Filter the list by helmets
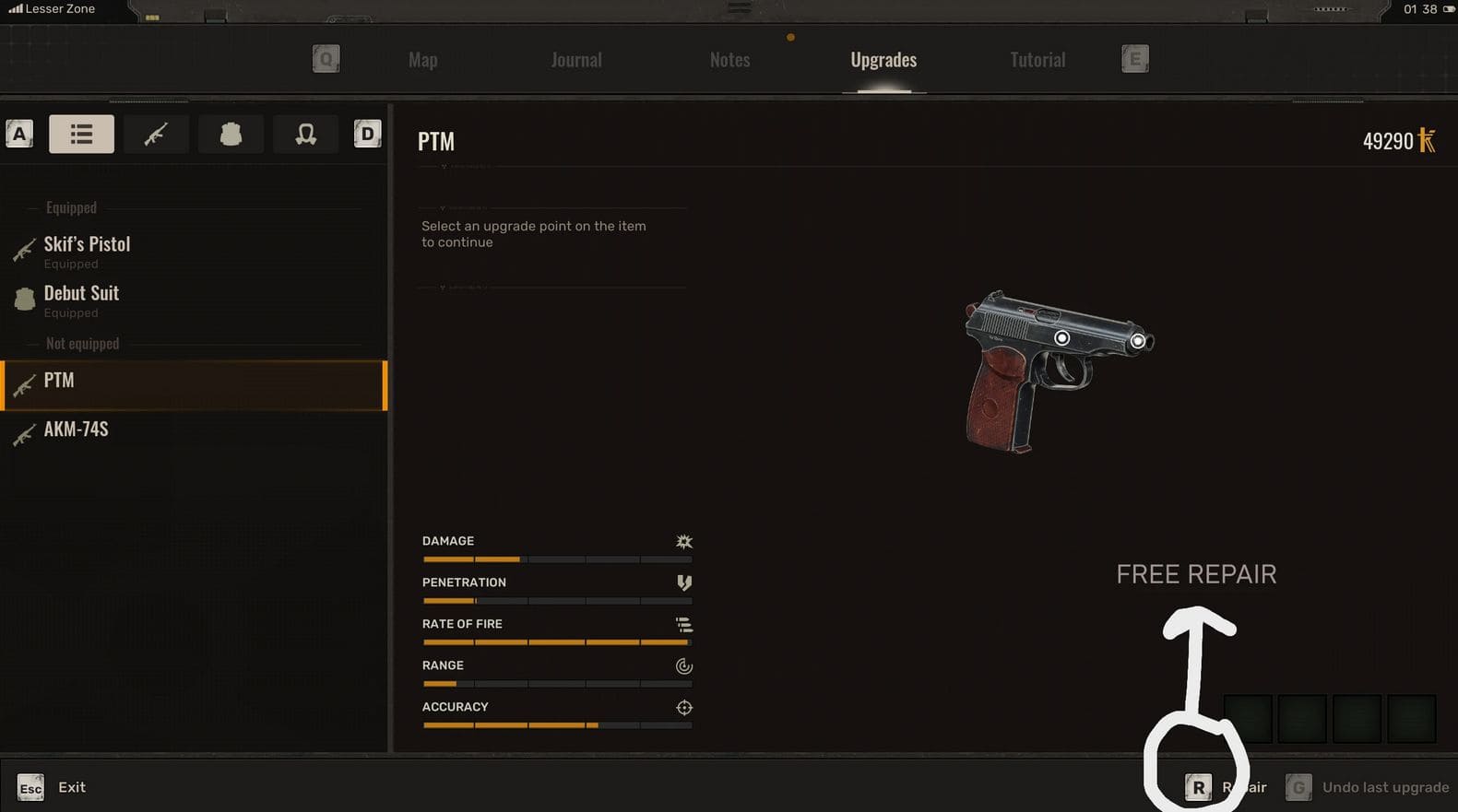This screenshot has width=1458, height=812. point(305,135)
